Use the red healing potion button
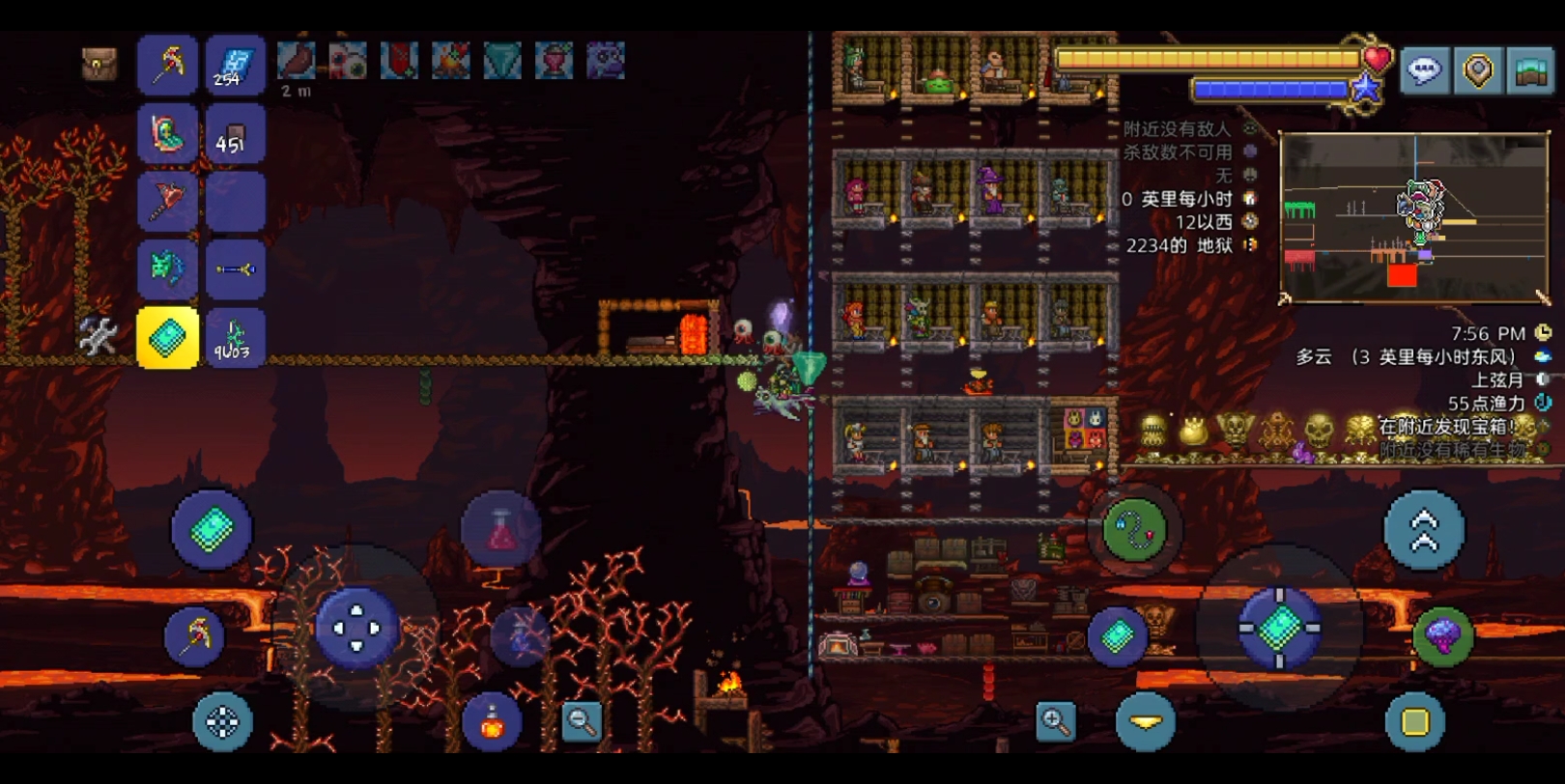Screen dimensions: 1565x784 [x=500, y=529]
